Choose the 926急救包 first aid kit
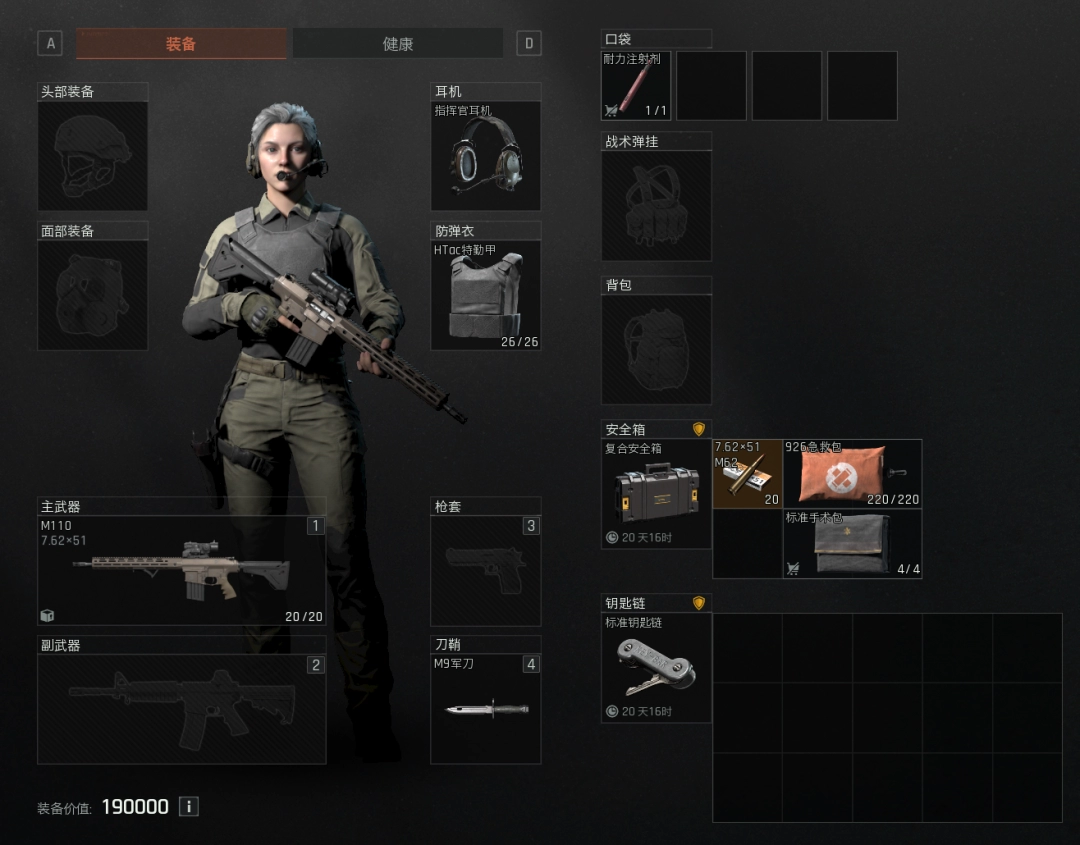 (x=852, y=474)
